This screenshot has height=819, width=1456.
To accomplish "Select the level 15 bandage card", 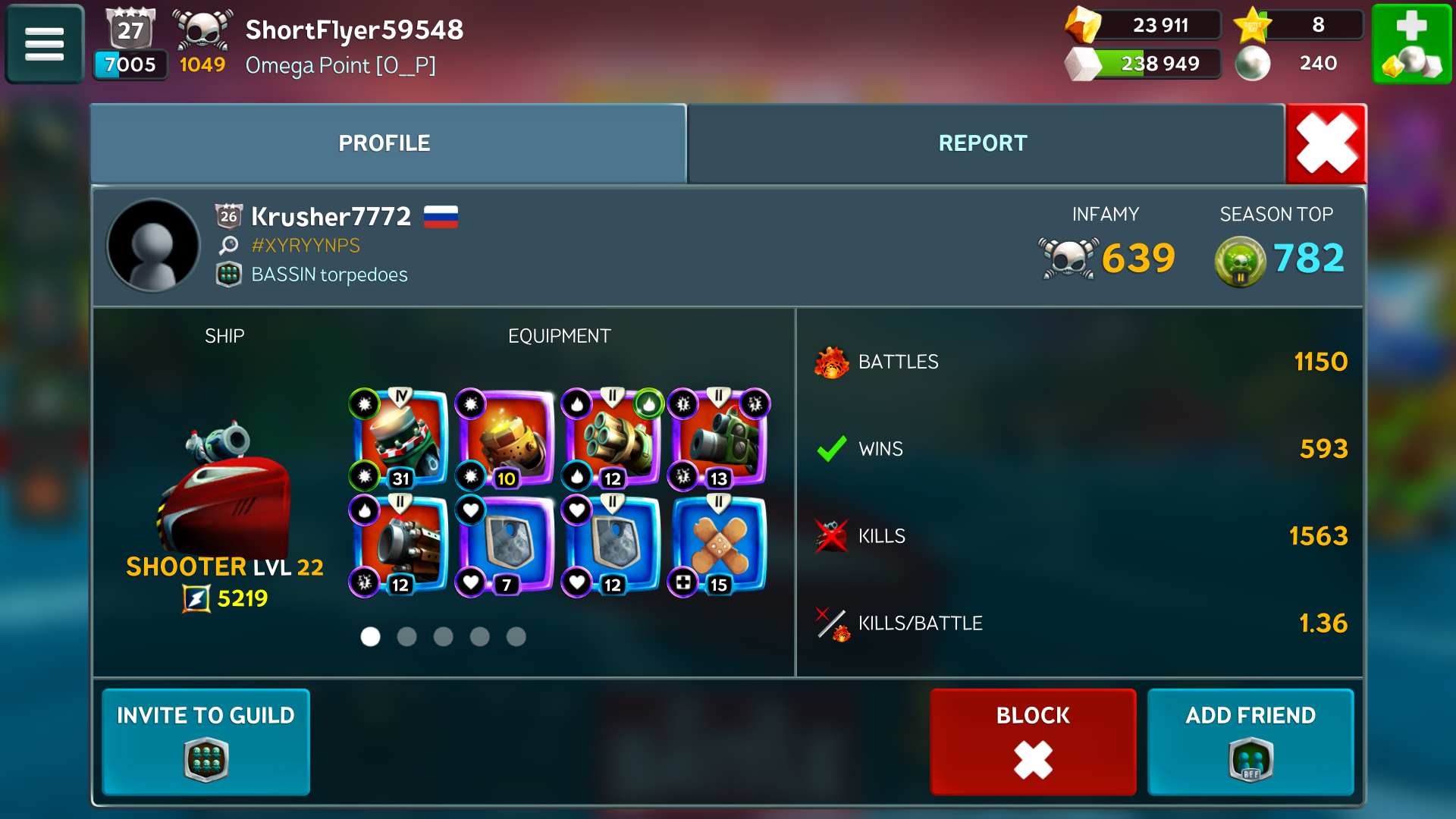I will pos(718,546).
